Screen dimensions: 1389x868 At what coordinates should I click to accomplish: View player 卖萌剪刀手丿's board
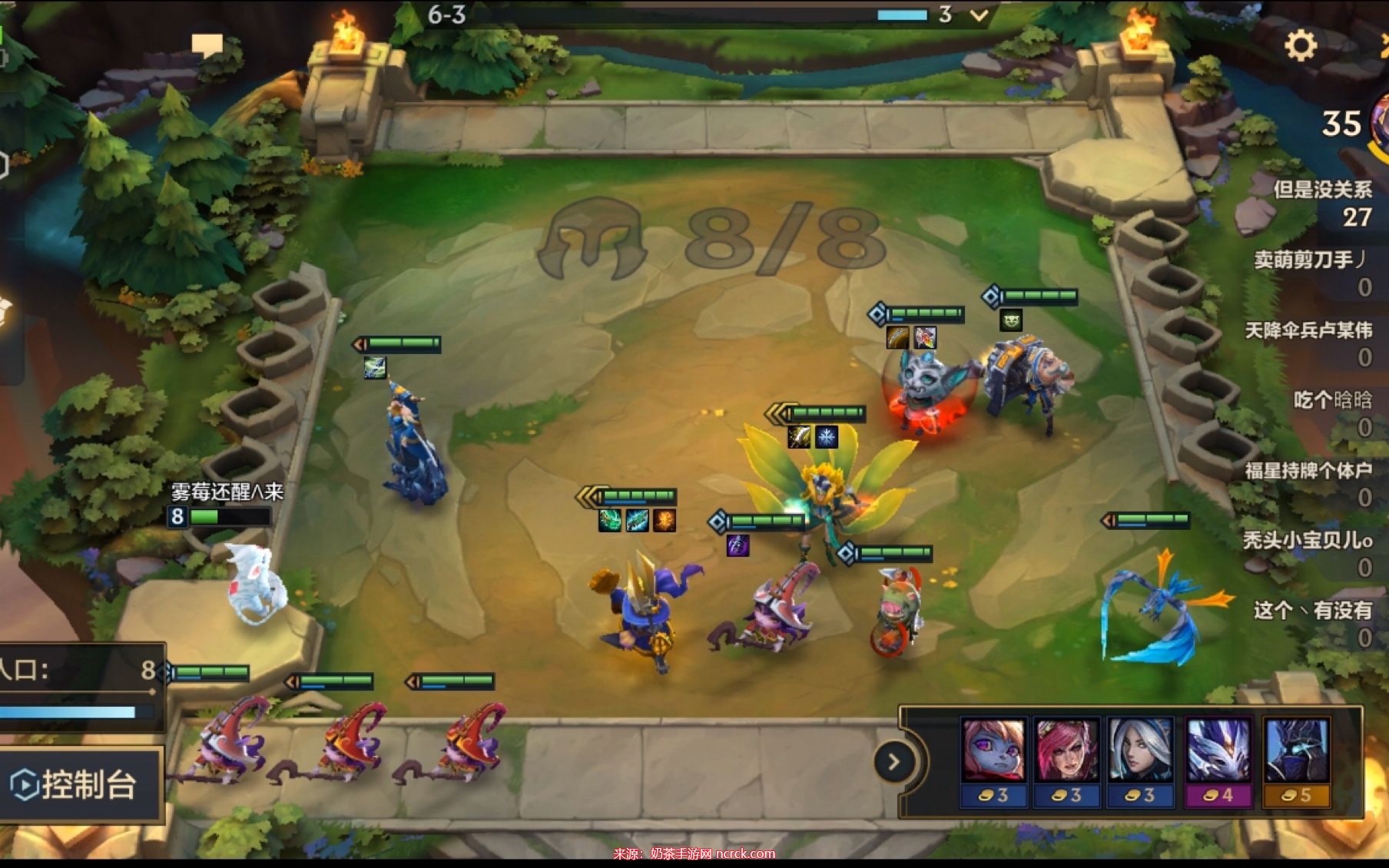point(1314,273)
